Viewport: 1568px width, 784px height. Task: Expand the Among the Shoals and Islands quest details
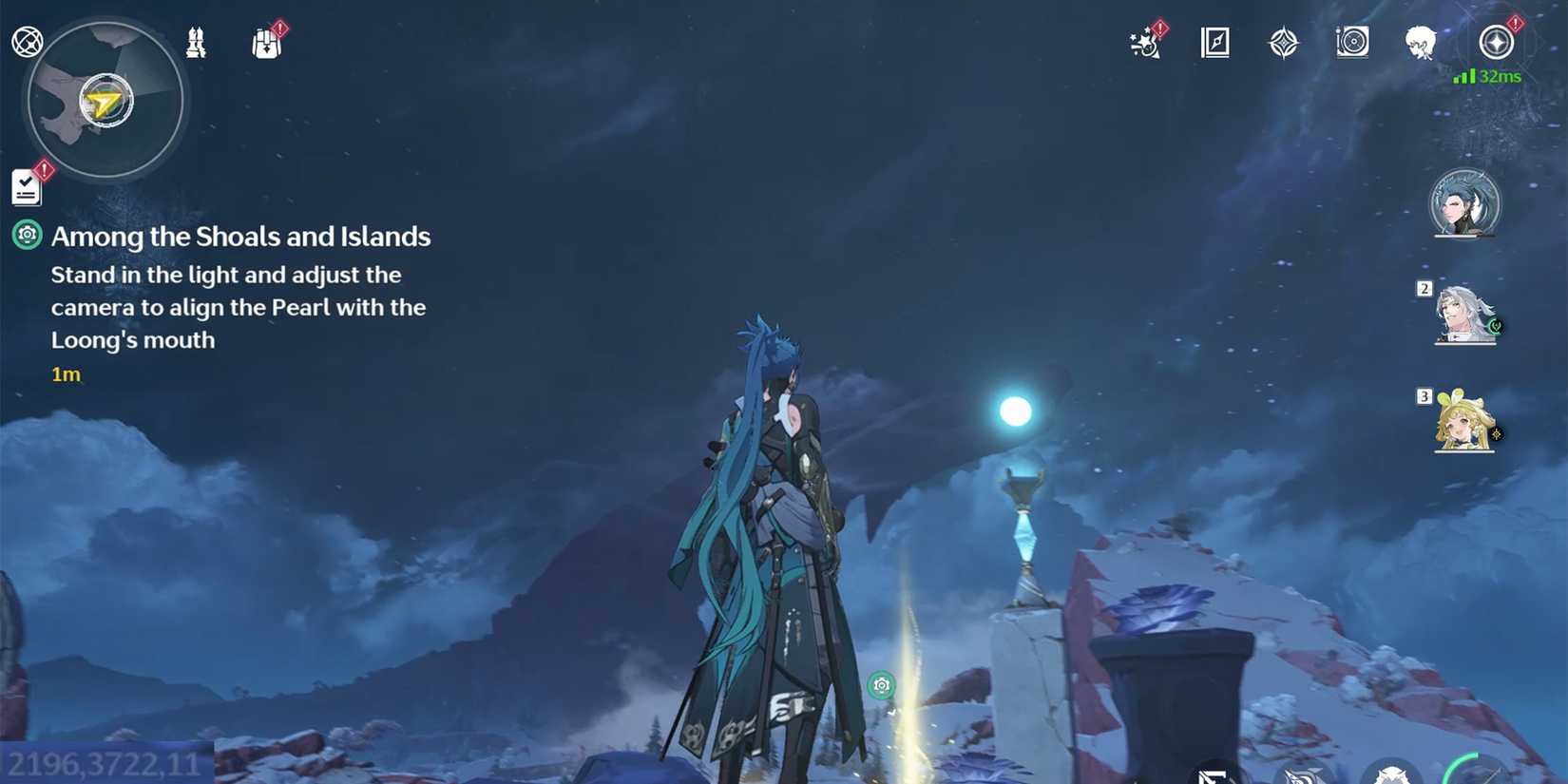click(x=242, y=236)
